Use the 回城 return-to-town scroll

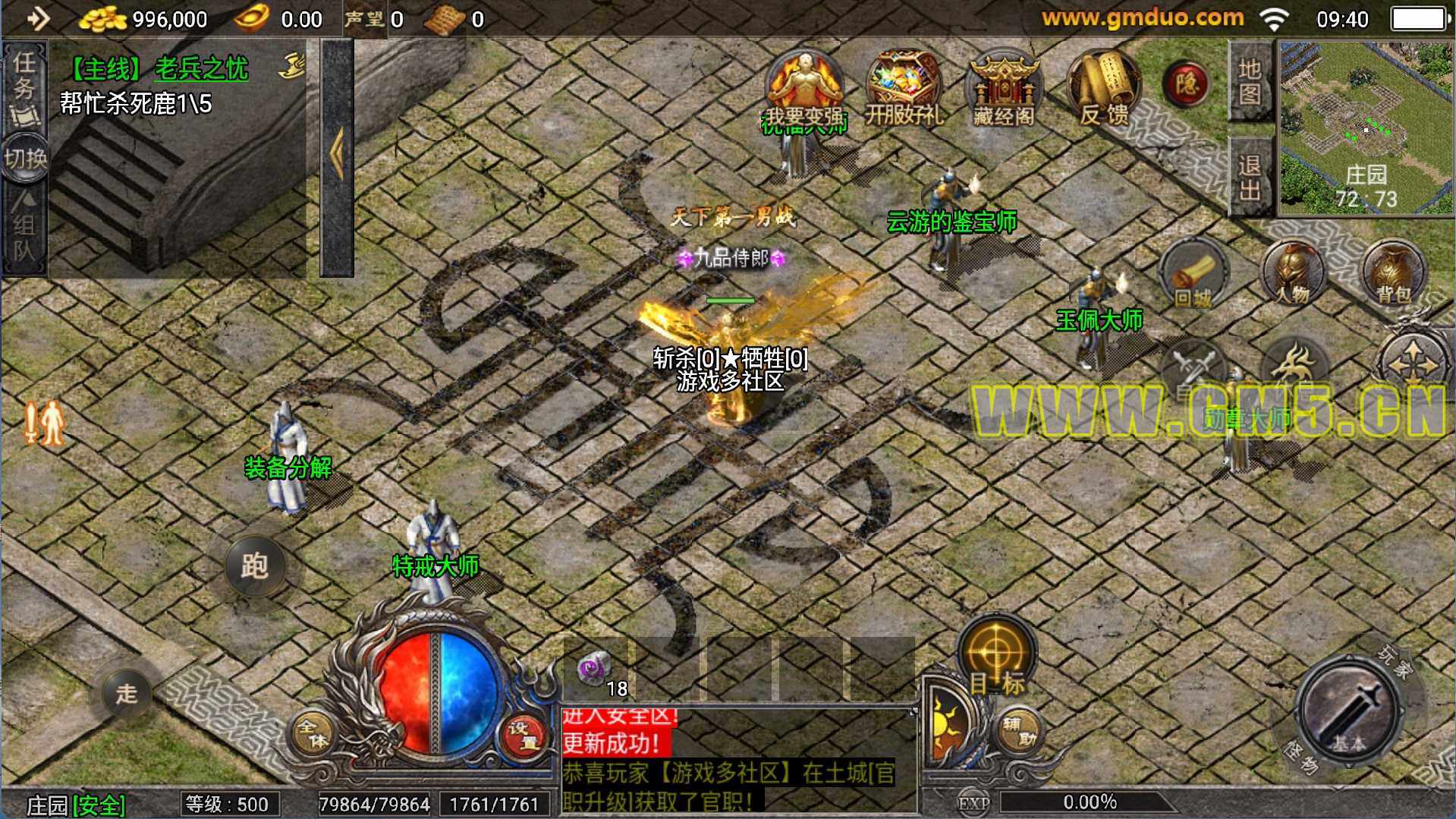pyautogui.click(x=1193, y=275)
